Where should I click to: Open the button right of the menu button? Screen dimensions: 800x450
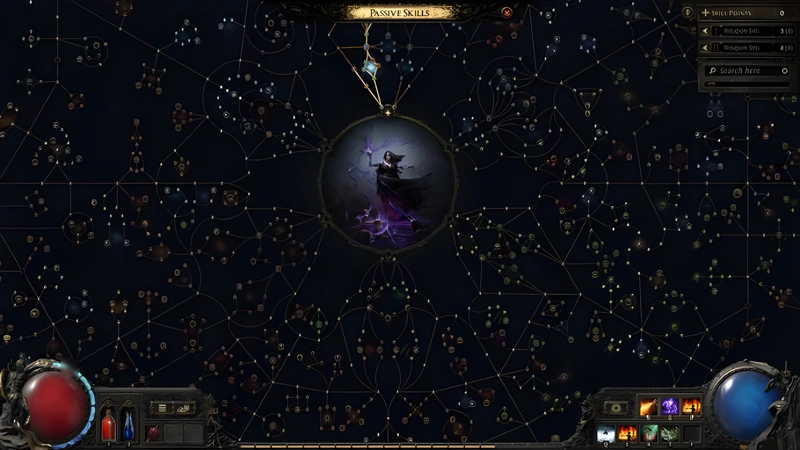click(x=183, y=408)
